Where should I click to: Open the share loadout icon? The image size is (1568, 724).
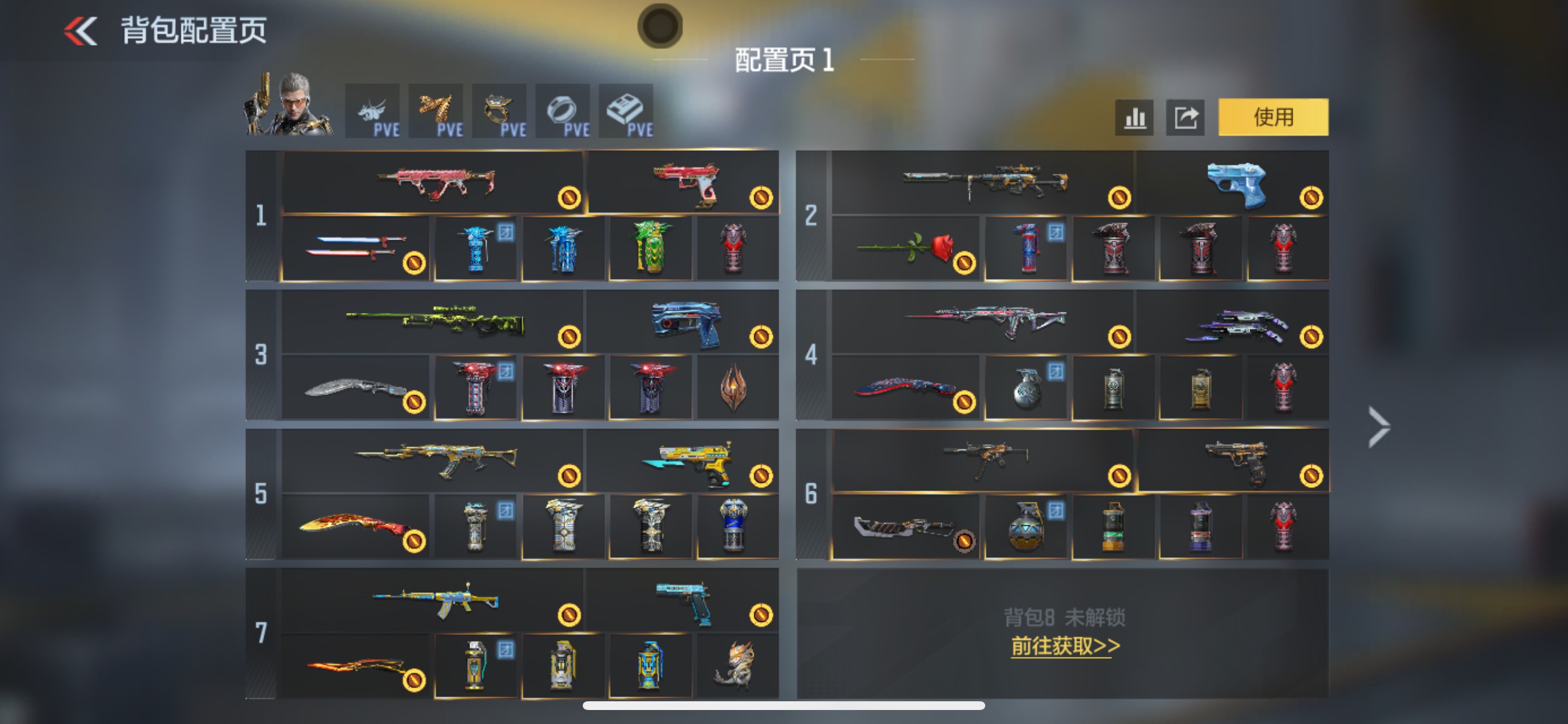pos(1185,118)
